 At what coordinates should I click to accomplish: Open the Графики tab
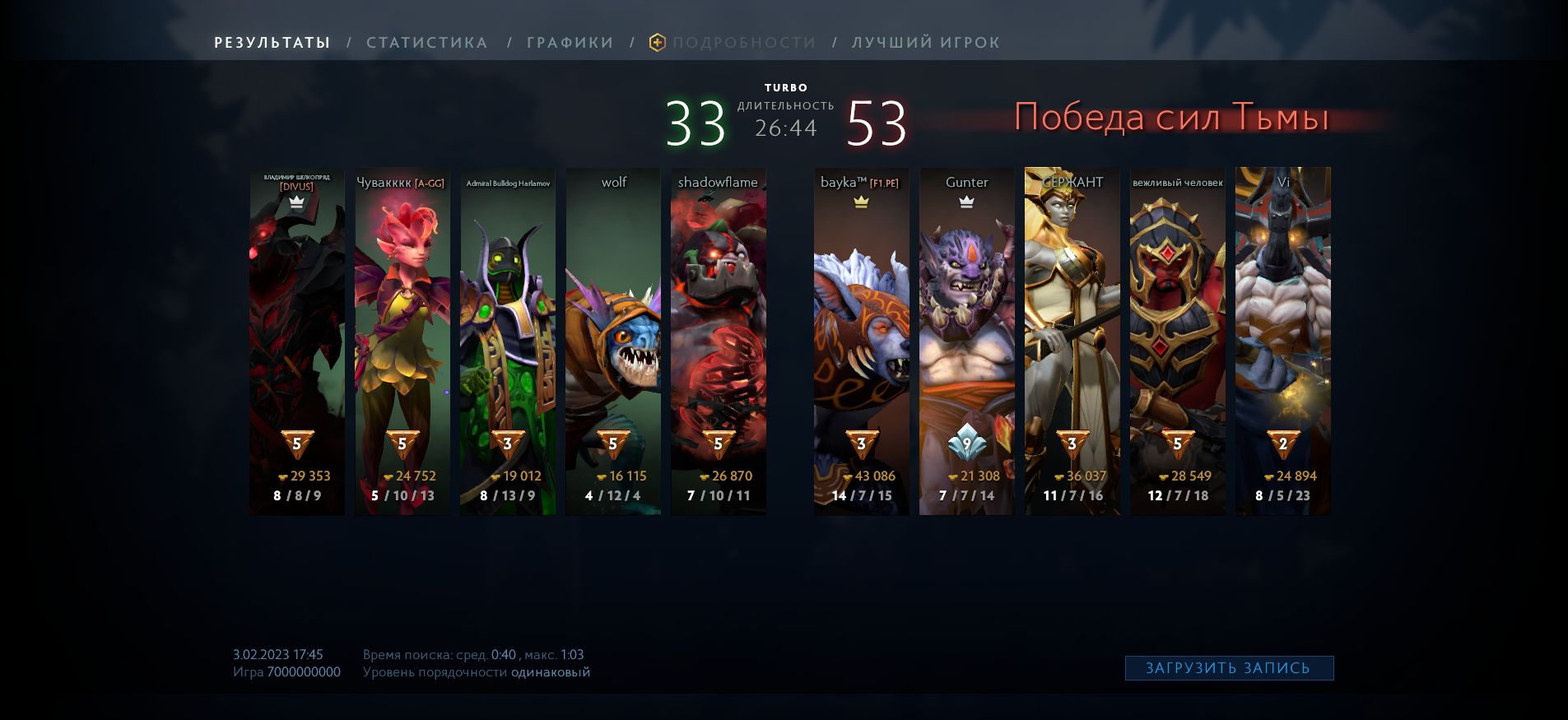click(570, 43)
